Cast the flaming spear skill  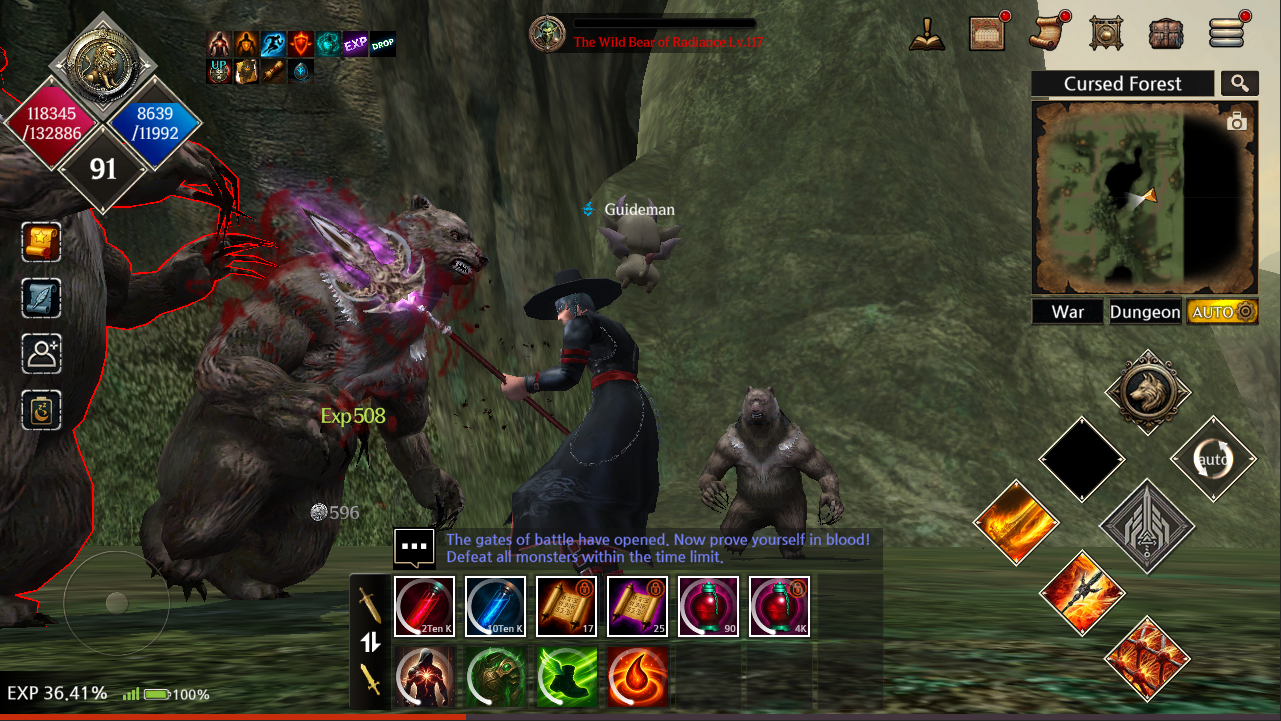click(1082, 593)
